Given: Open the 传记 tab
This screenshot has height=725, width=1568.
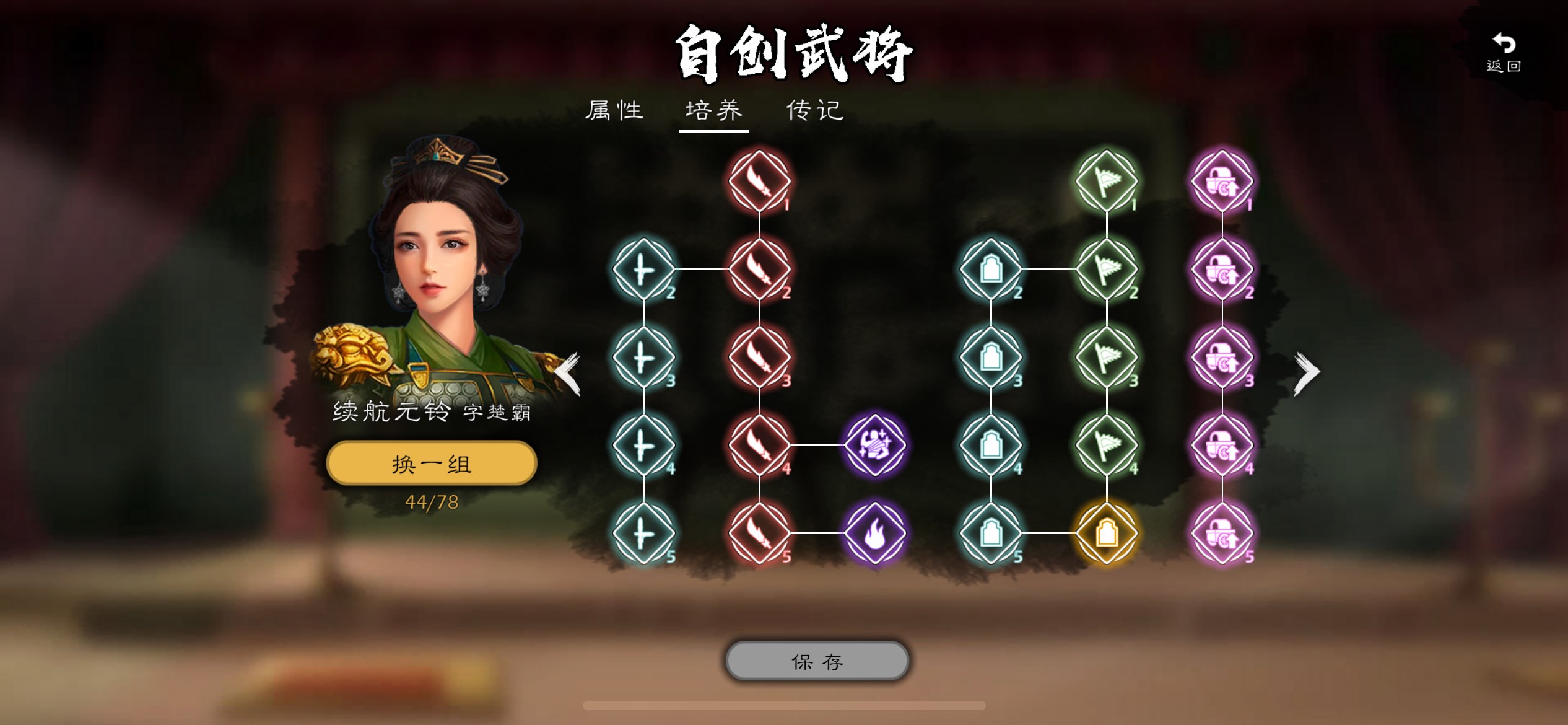Looking at the screenshot, I should pyautogui.click(x=814, y=111).
